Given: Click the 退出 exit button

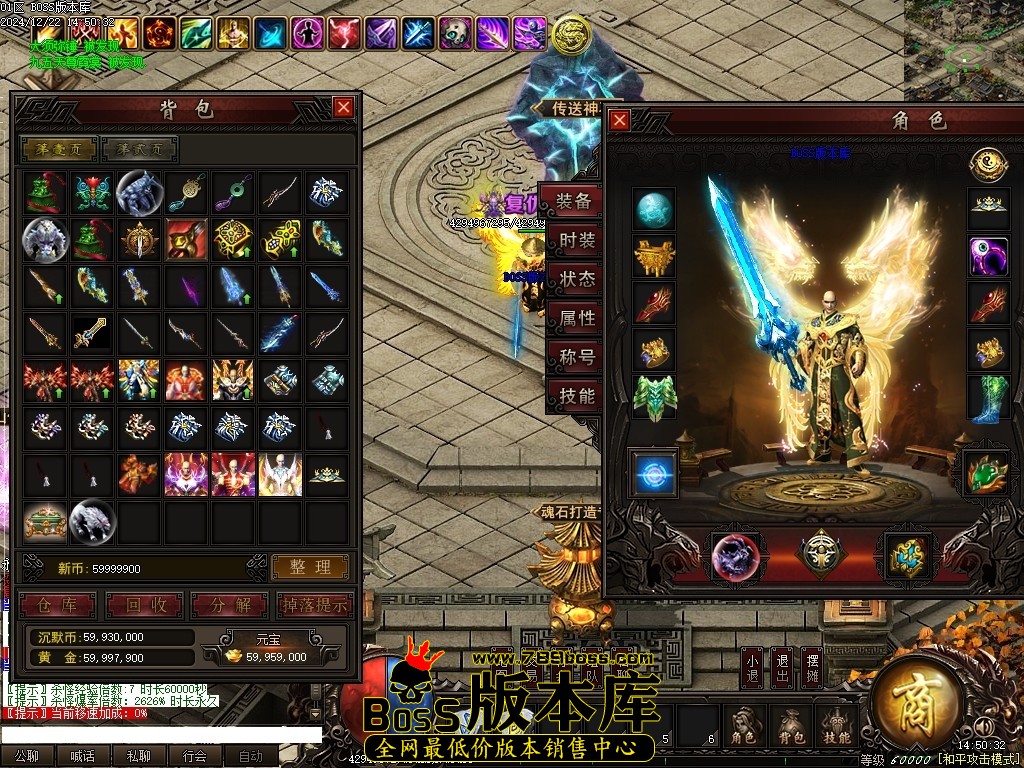Looking at the screenshot, I should click(x=782, y=670).
